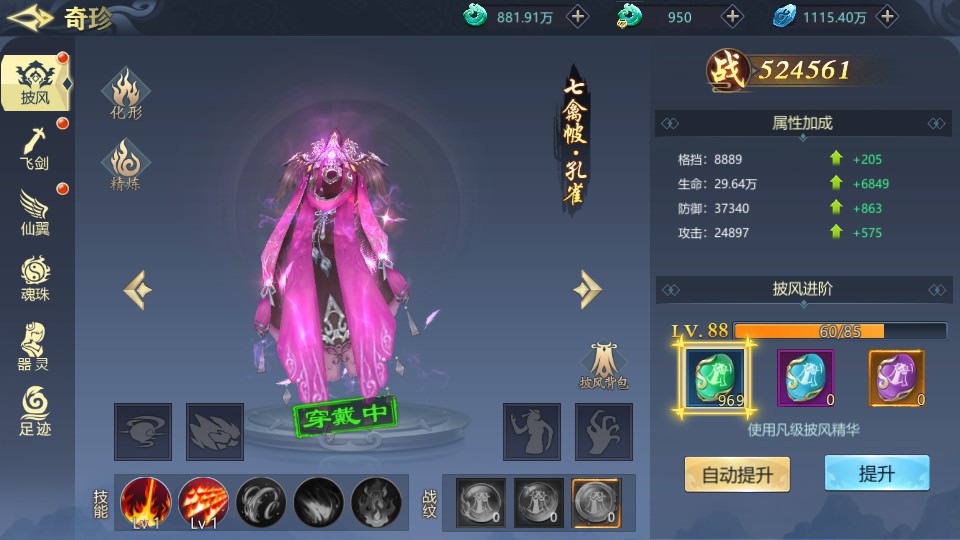Select the highlighted orange-framed 战纹 slot
This screenshot has width=960, height=540.
tap(596, 501)
